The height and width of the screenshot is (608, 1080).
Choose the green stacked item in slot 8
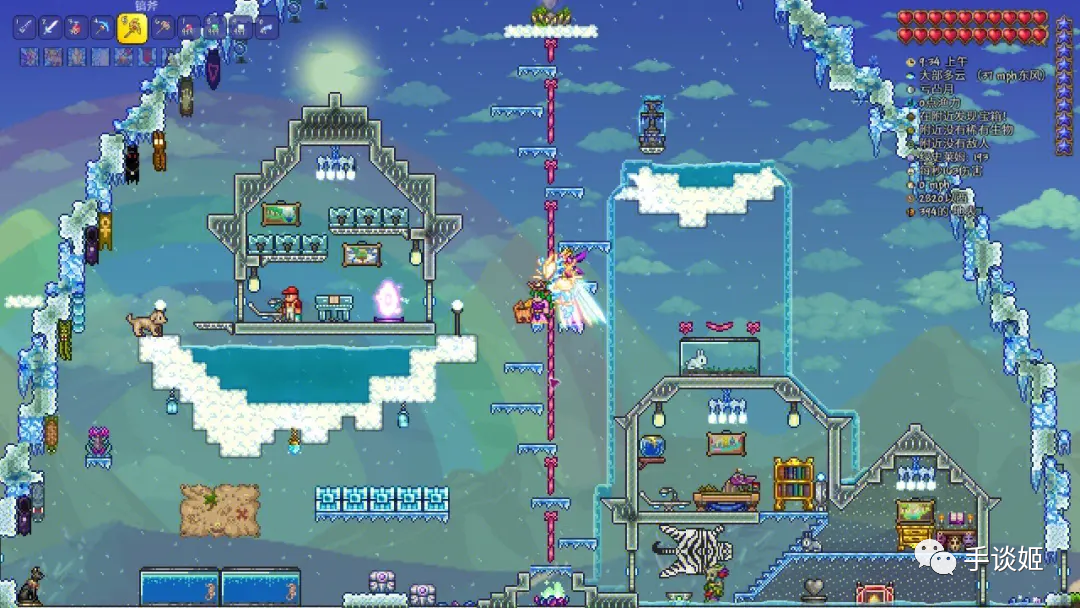click(x=214, y=28)
